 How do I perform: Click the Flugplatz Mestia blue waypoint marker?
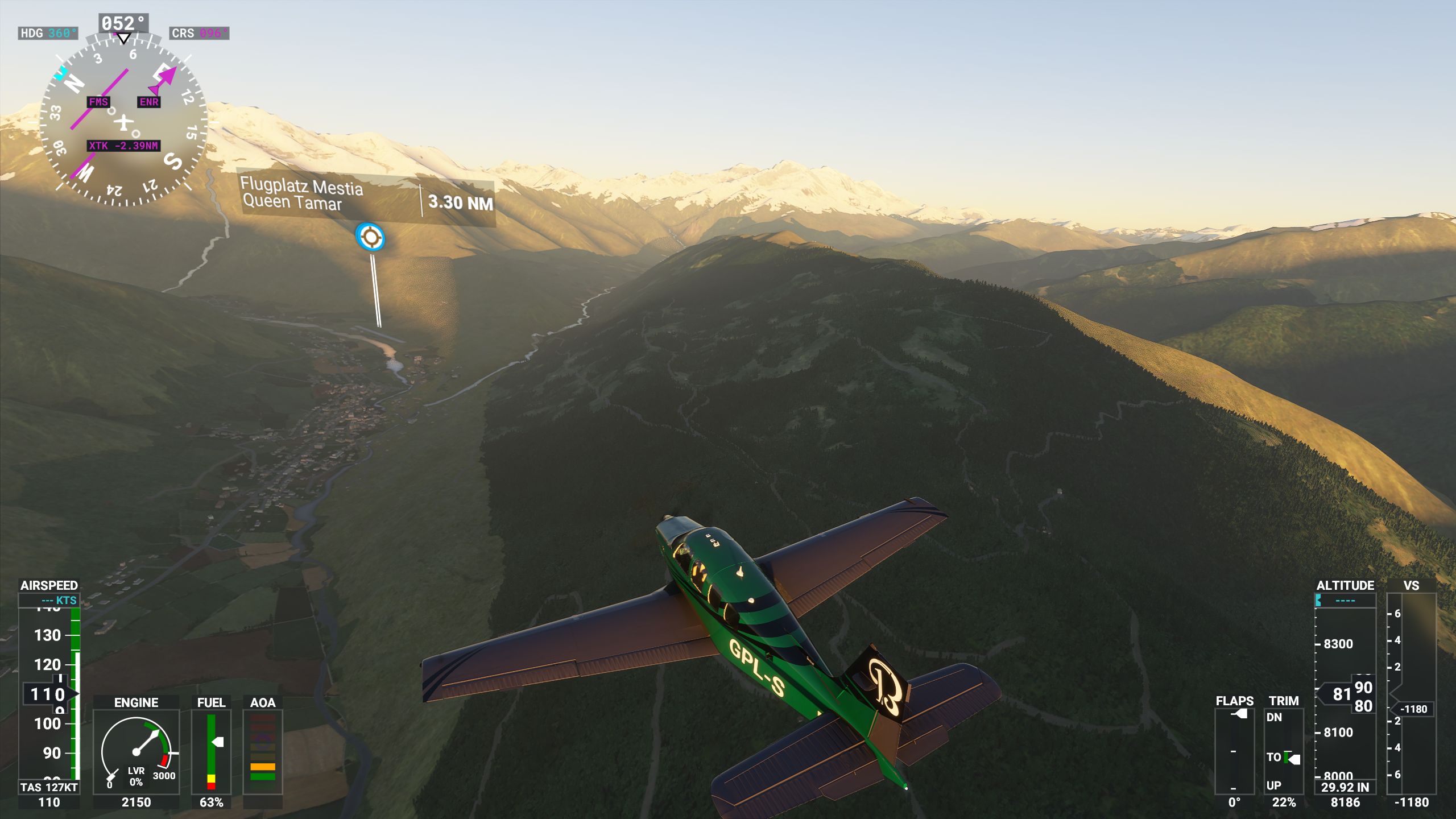(370, 237)
